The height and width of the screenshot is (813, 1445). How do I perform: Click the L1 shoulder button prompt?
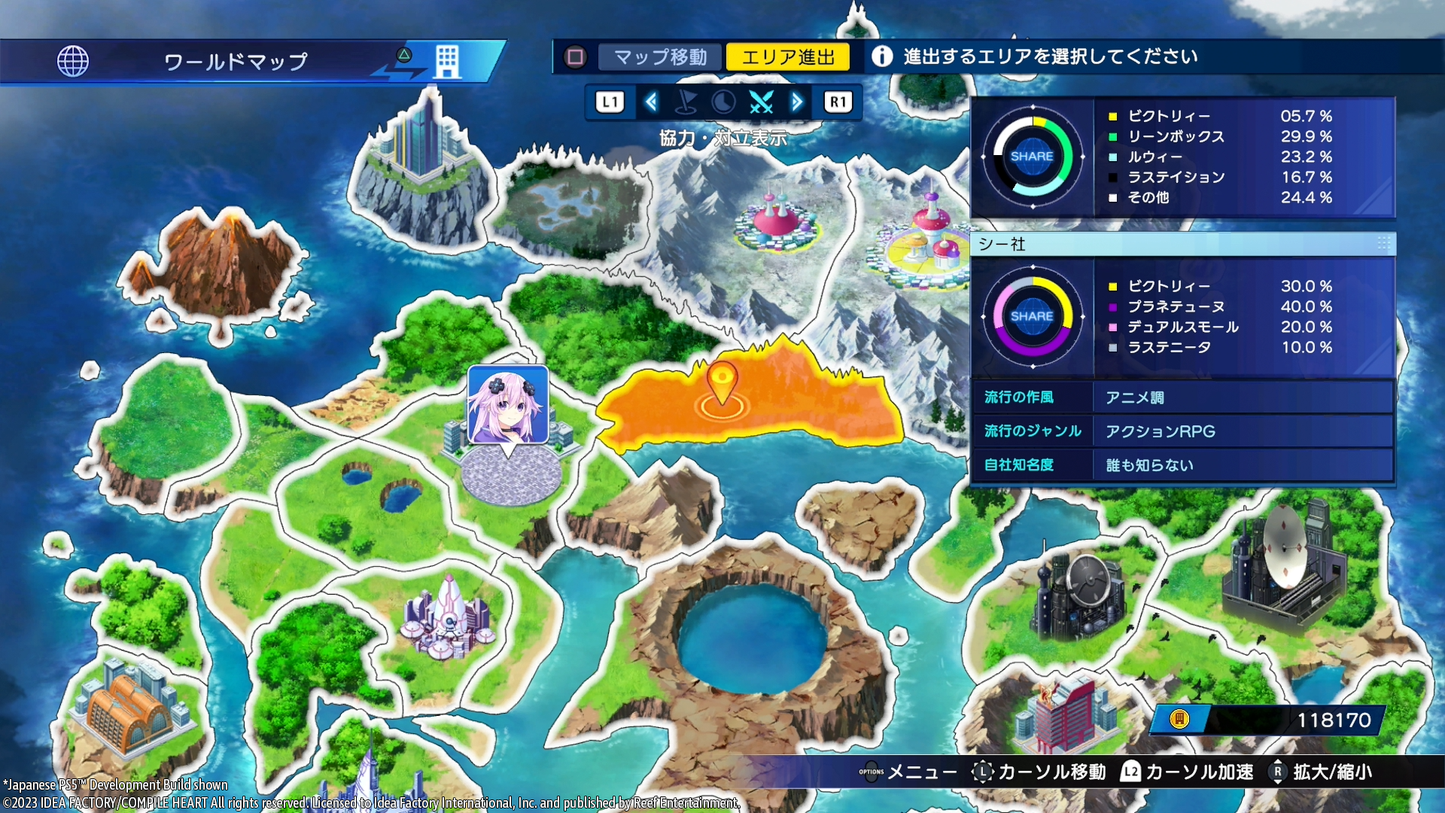609,101
